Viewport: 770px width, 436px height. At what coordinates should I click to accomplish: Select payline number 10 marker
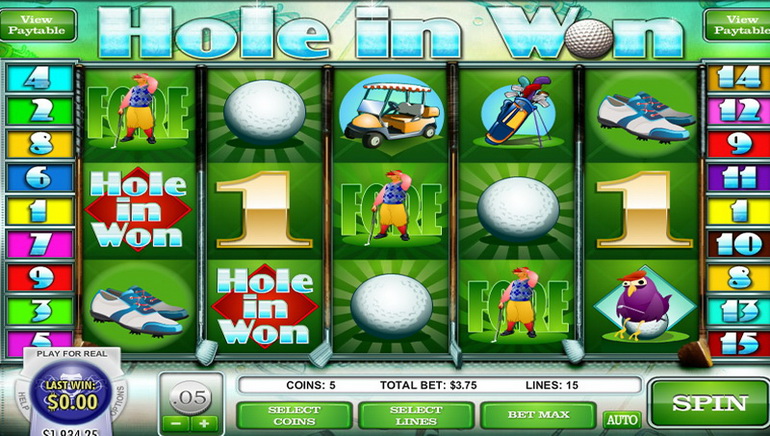(x=737, y=243)
